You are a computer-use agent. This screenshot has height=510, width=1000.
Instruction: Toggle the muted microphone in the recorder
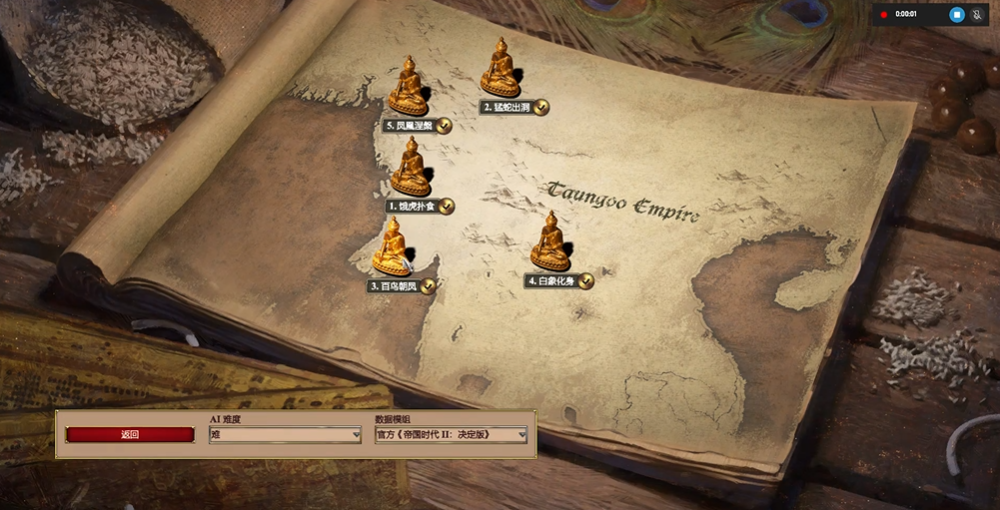point(977,15)
